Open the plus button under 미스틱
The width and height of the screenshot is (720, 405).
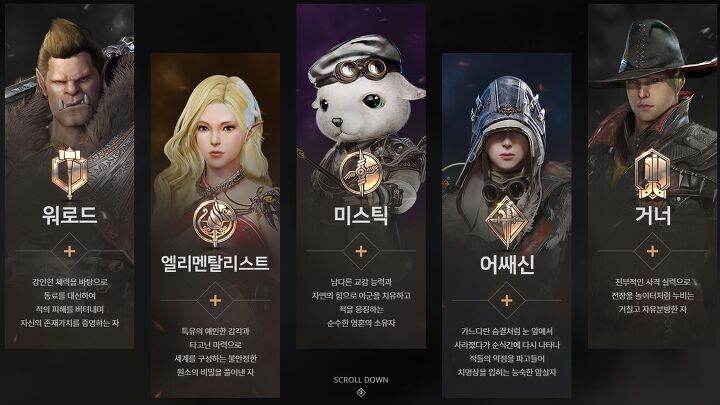[x=360, y=250]
